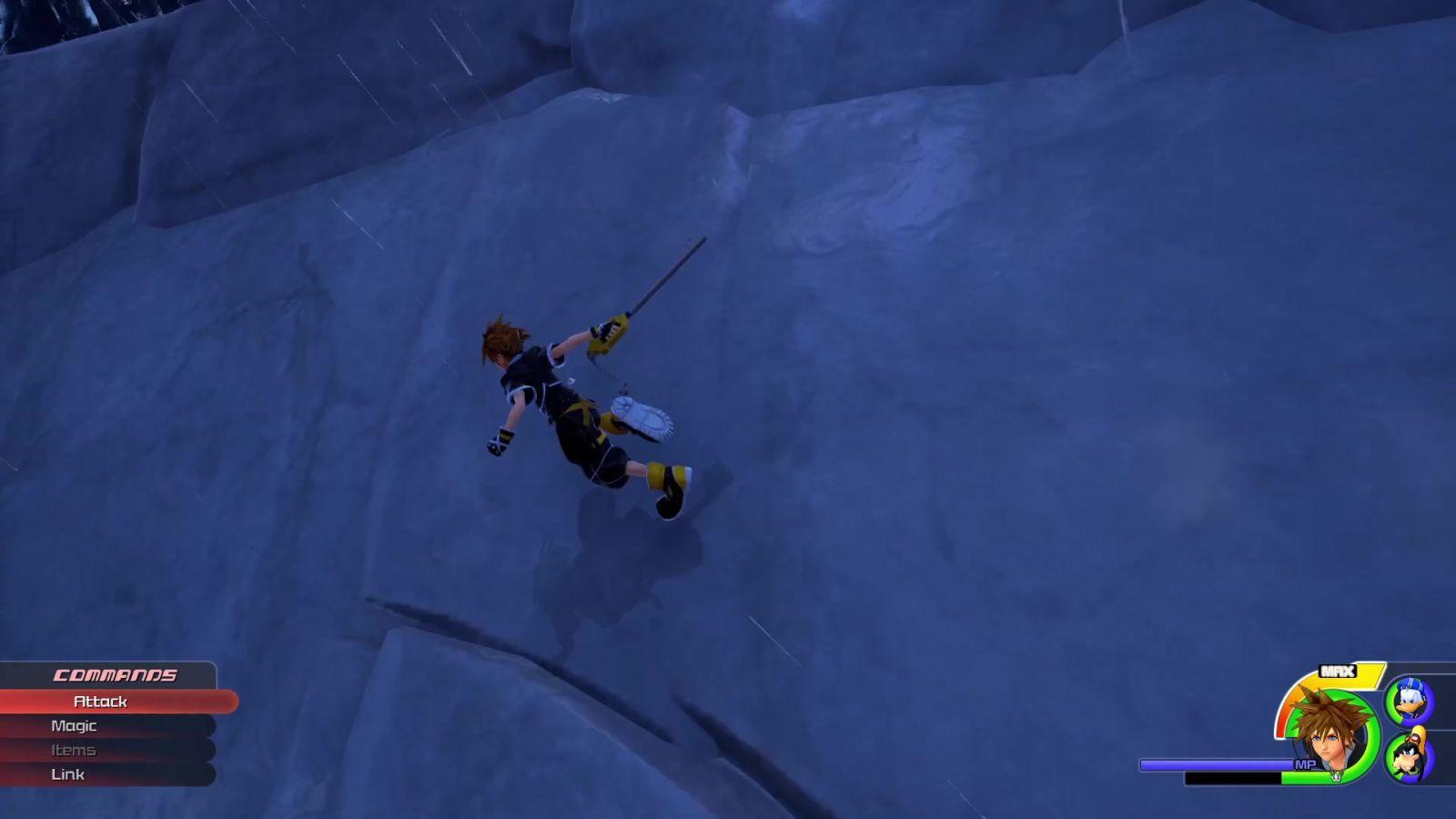Select the Attack command
Viewport: 1456px width, 819px height.
tap(101, 702)
